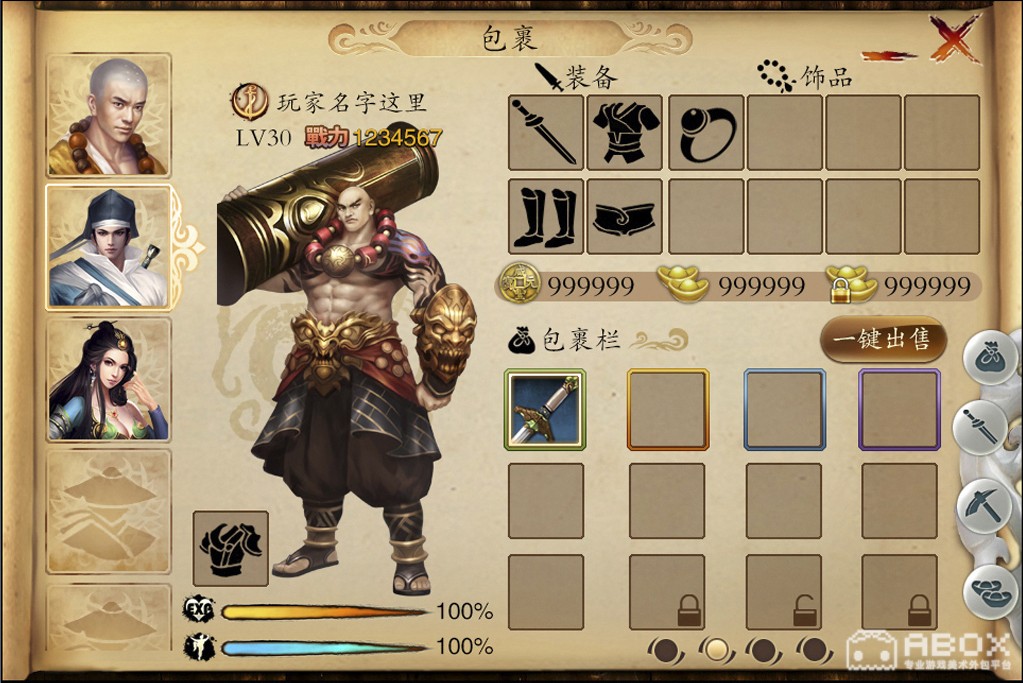This screenshot has width=1023, height=683.
Task: Select the bald monk character portrait
Action: [108, 116]
